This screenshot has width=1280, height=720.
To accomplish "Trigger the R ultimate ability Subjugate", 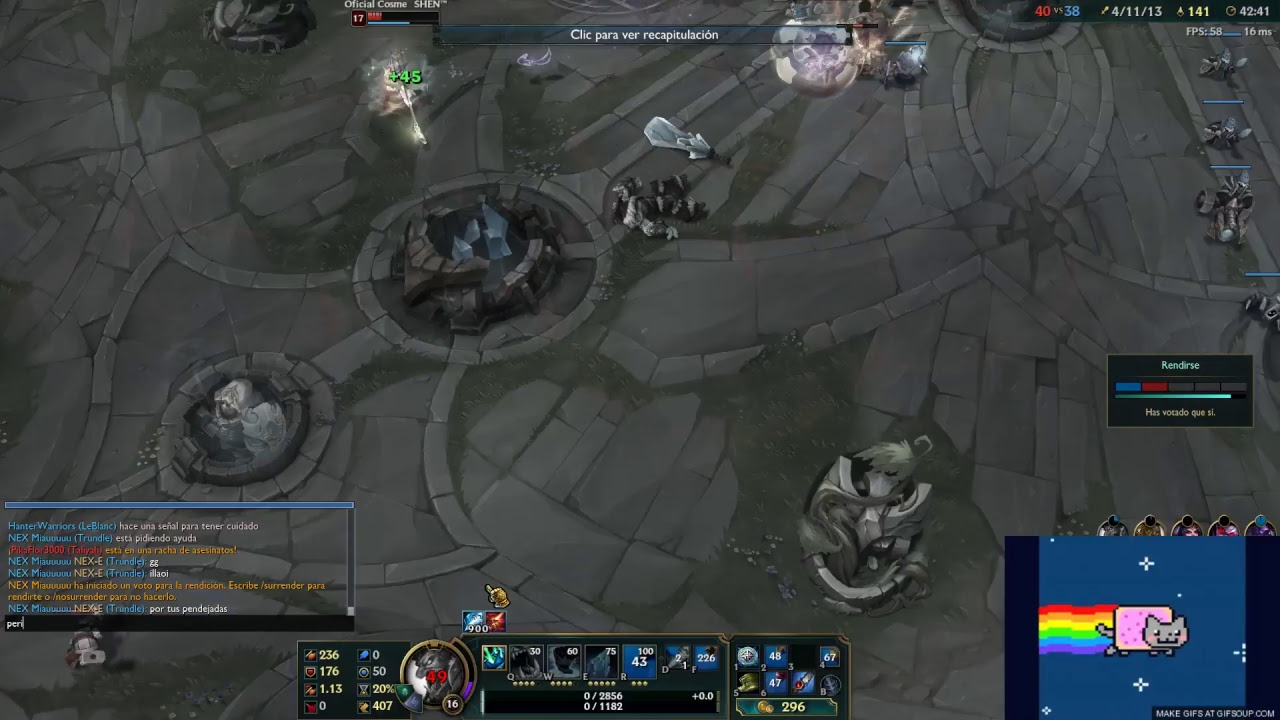I will tap(639, 660).
